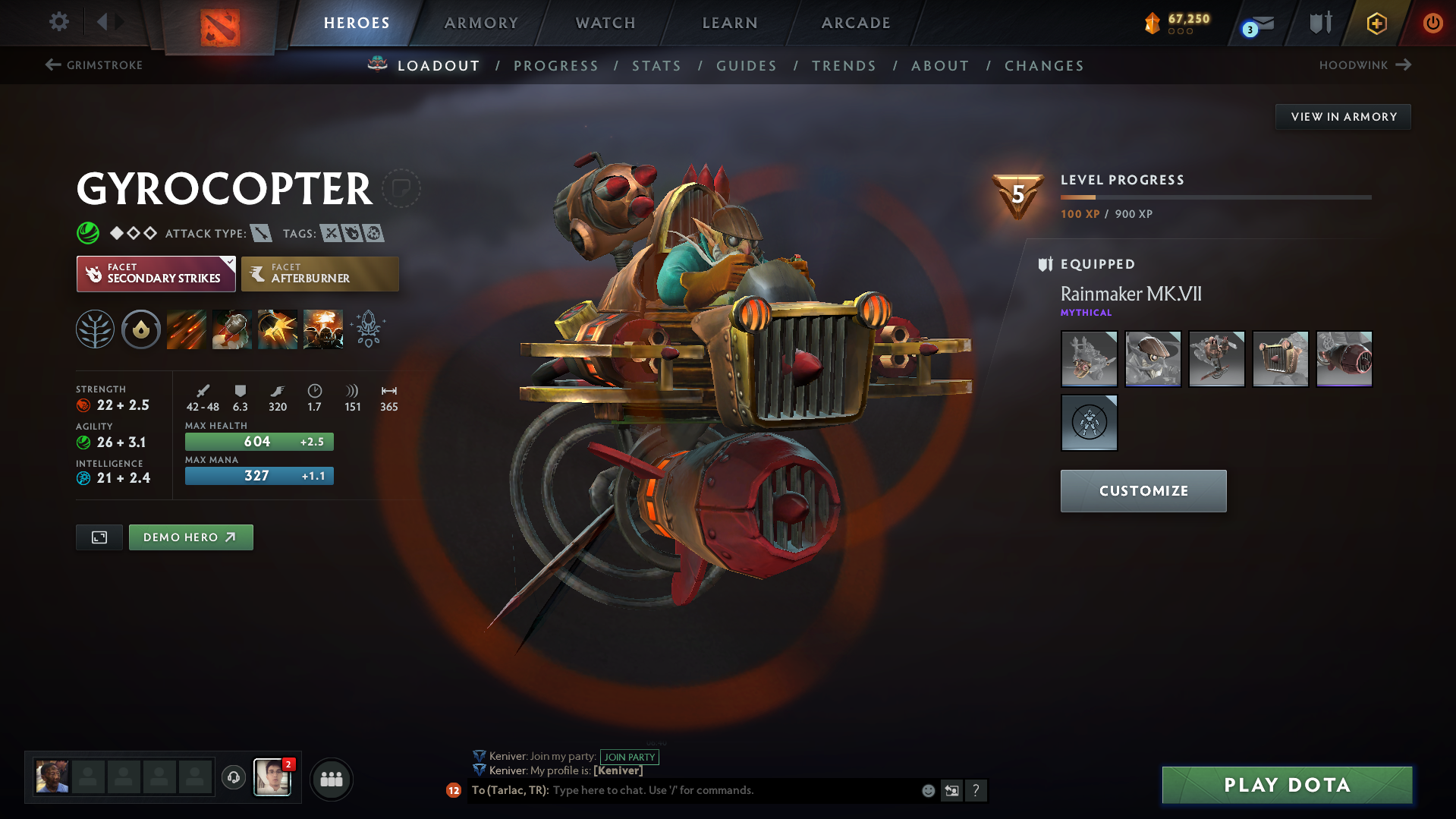Open Gyrocopter's talent tree icon

pos(94,329)
